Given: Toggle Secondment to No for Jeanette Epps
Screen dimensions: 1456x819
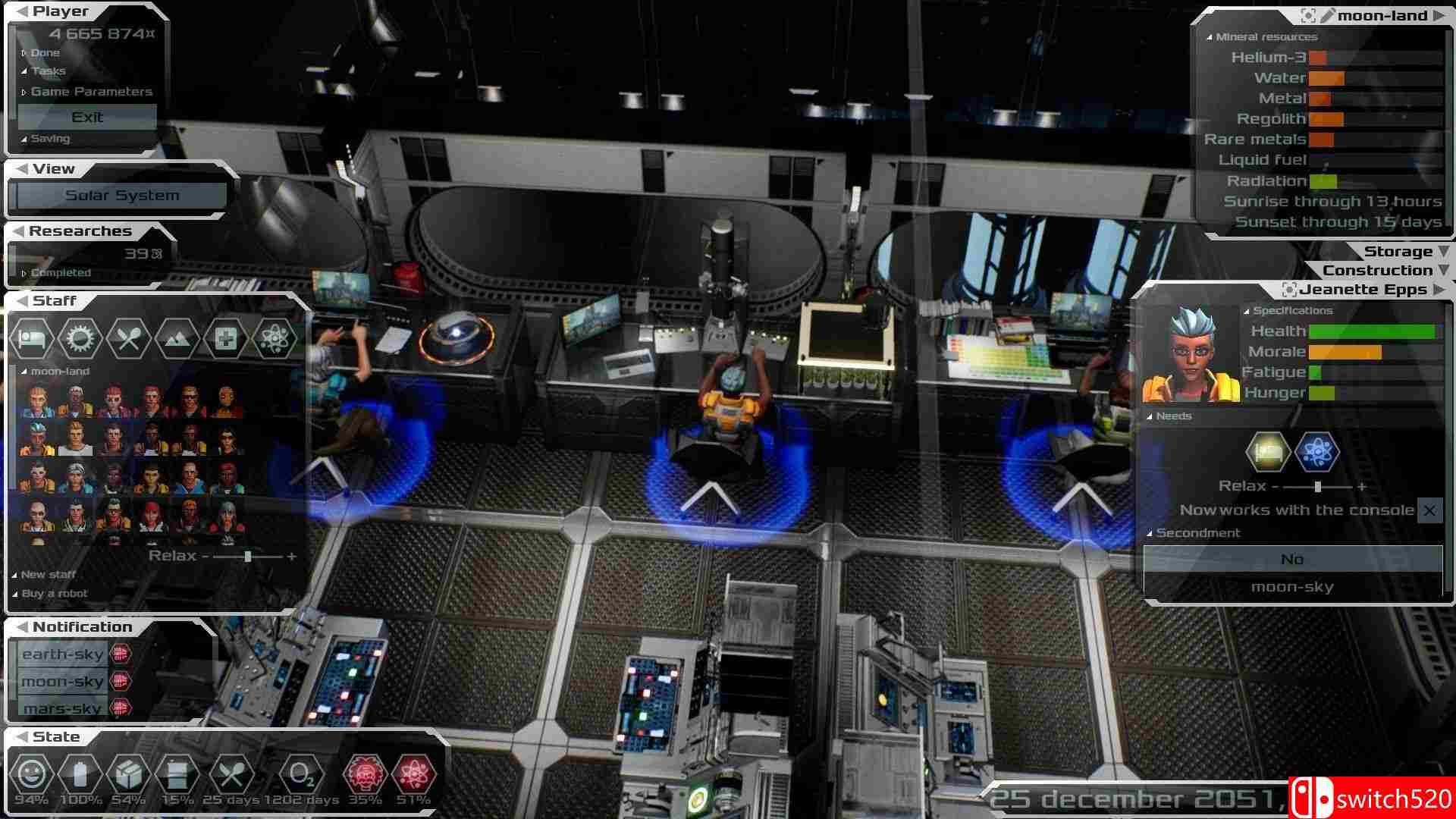Looking at the screenshot, I should point(1294,559).
